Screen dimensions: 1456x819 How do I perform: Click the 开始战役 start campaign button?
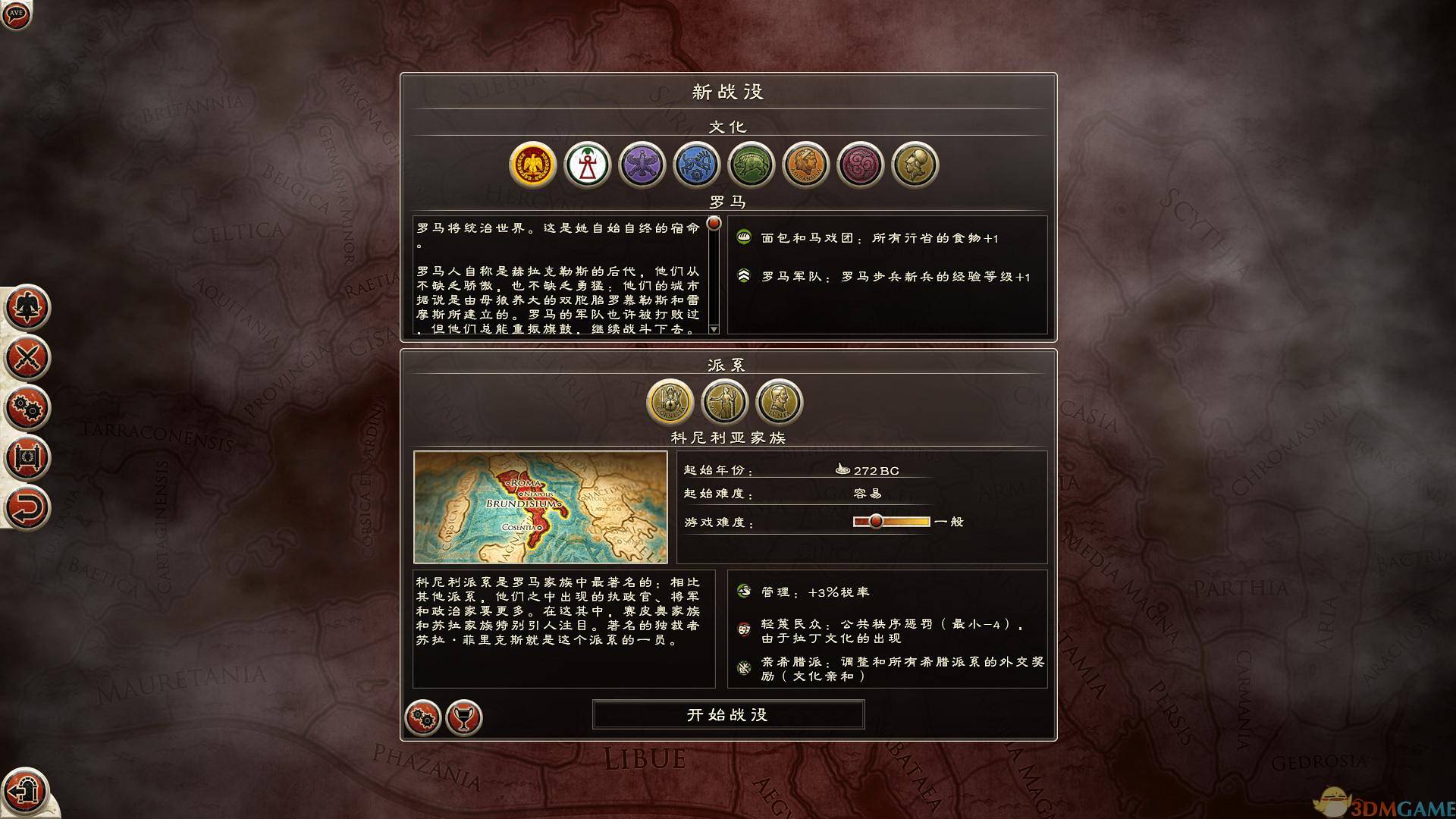pos(728,714)
